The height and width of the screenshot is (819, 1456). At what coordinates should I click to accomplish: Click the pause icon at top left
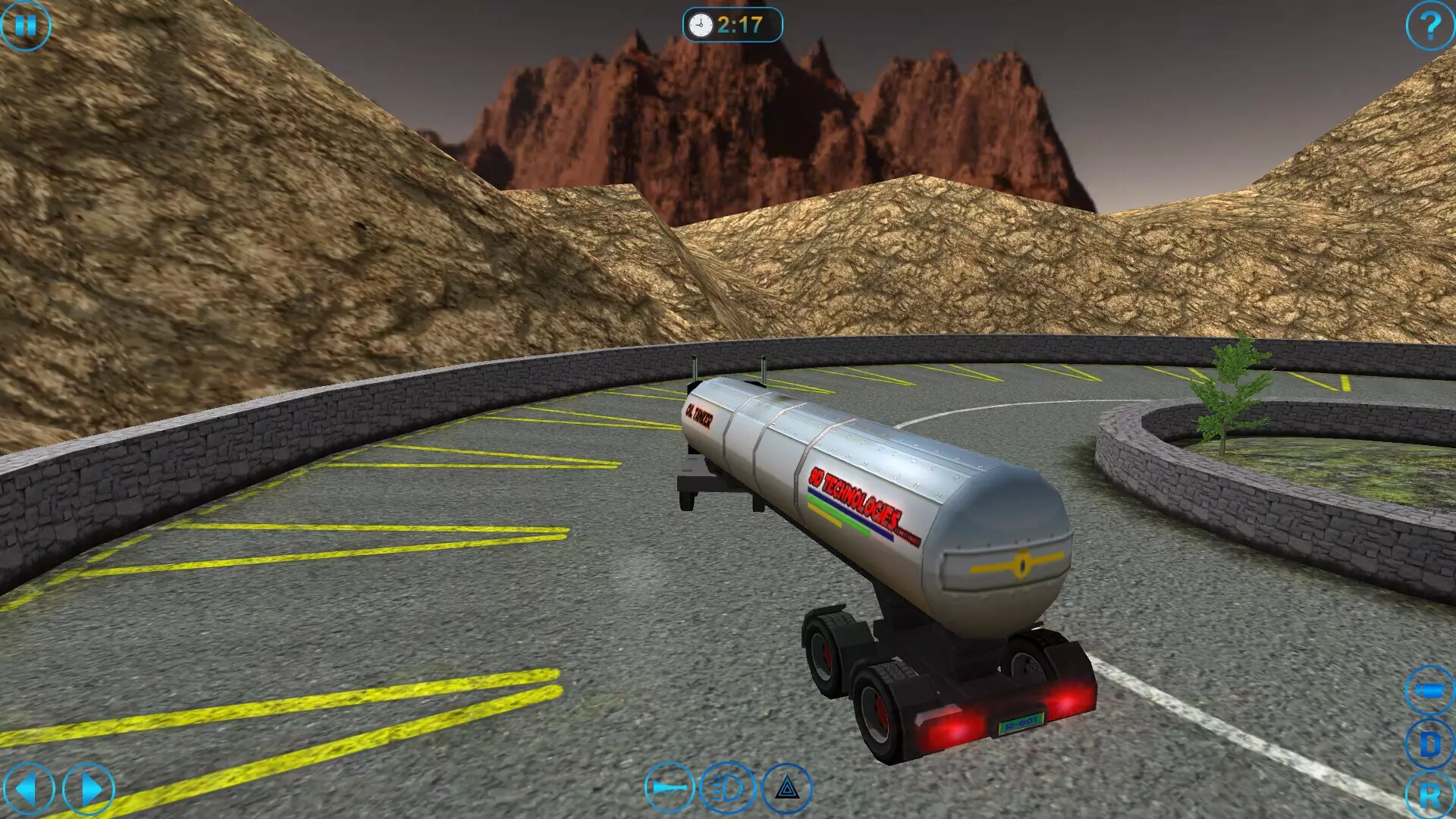click(27, 27)
